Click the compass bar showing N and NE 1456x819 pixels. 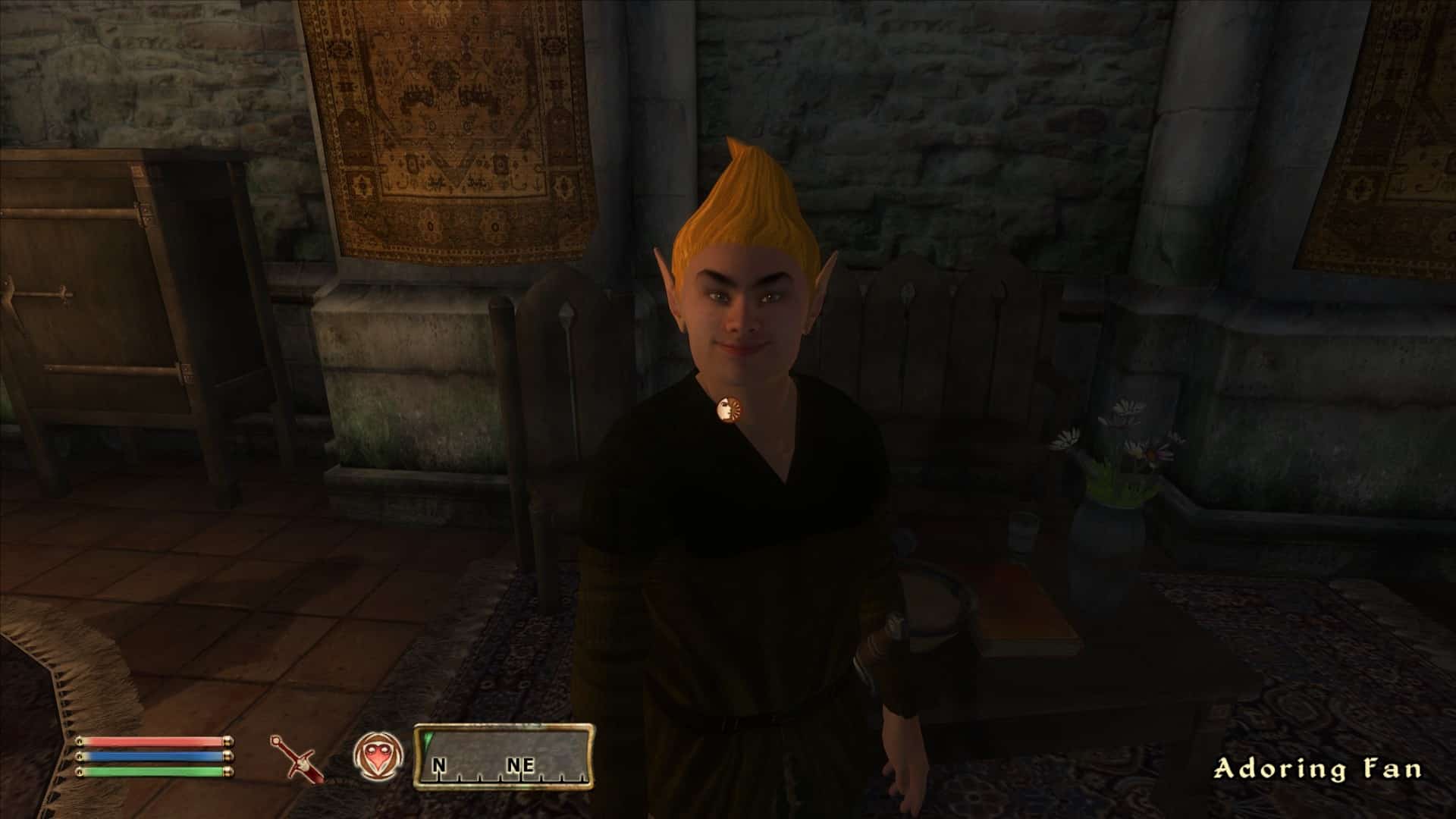[x=504, y=757]
